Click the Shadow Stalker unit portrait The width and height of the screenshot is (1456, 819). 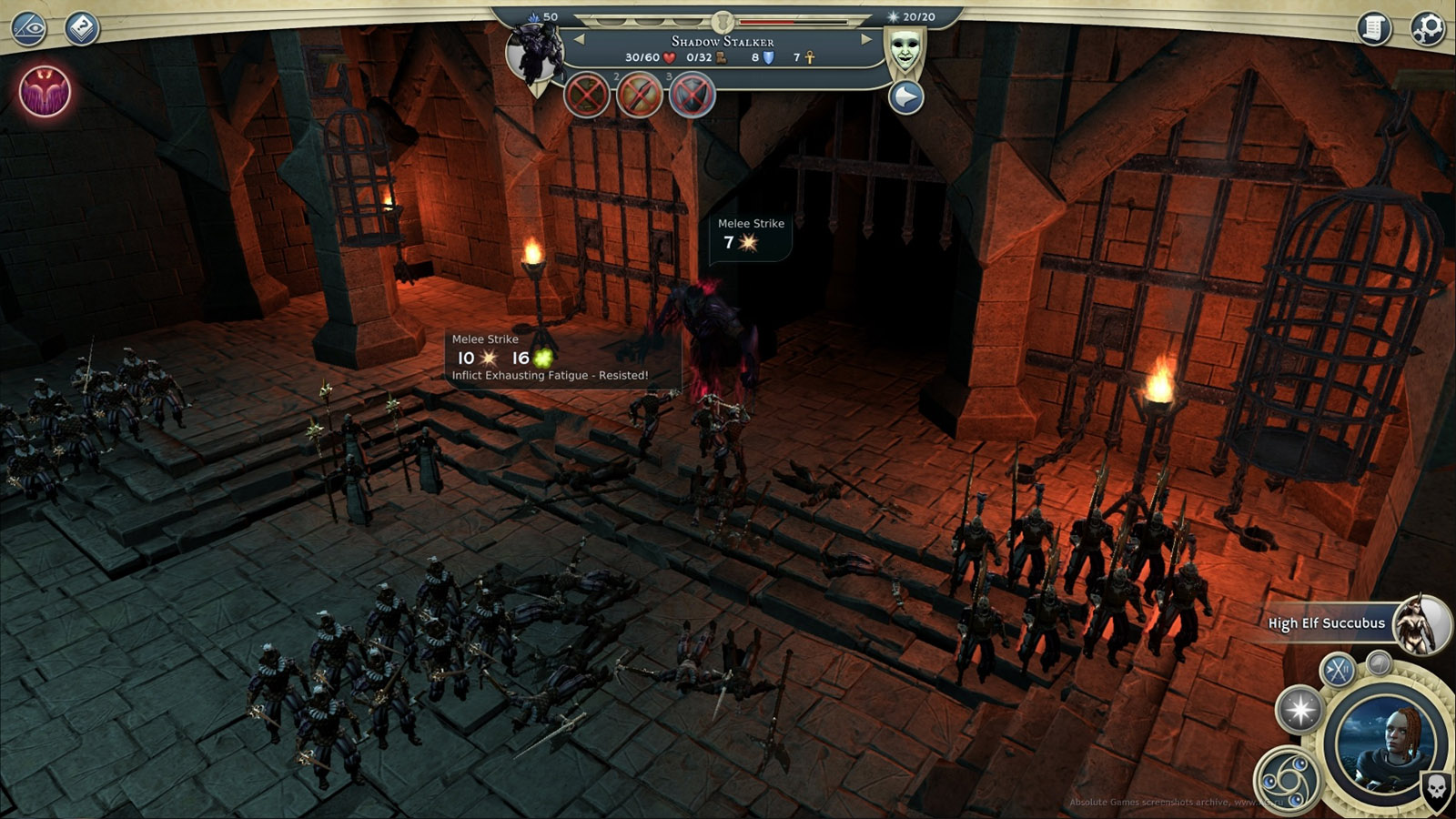coord(535,53)
